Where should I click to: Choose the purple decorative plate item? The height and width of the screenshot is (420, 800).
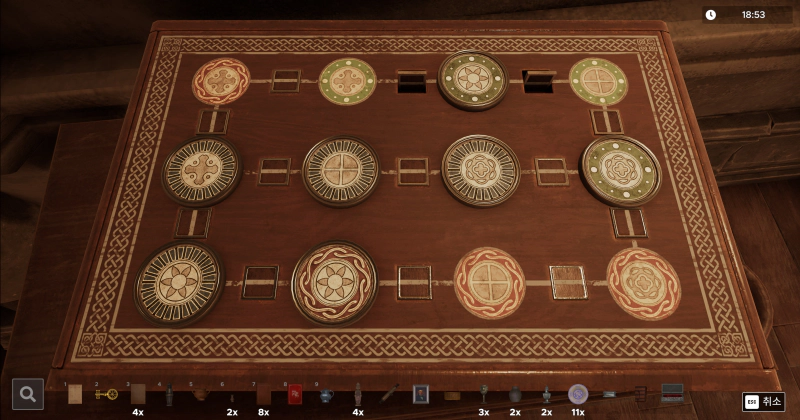coord(577,394)
